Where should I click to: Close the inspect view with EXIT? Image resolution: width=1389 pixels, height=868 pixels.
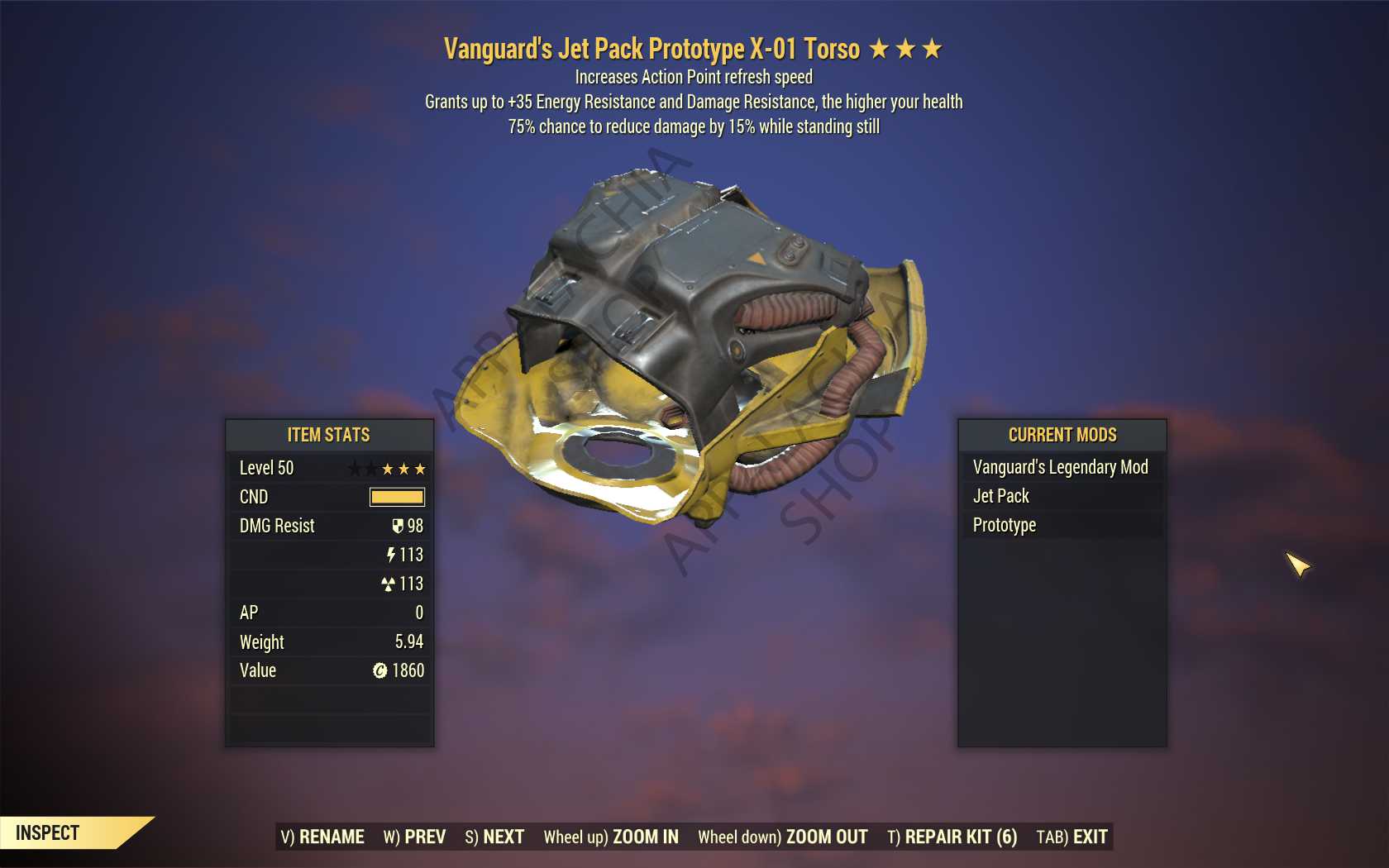(x=1072, y=837)
